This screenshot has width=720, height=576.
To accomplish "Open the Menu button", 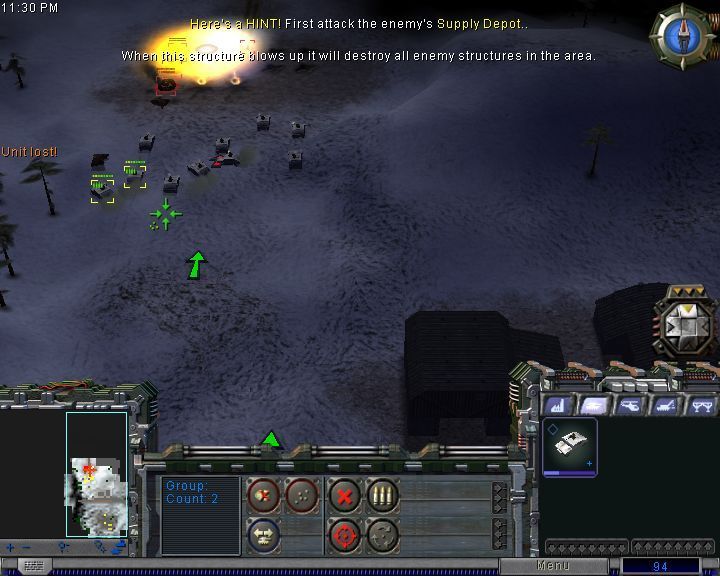I will [x=552, y=566].
